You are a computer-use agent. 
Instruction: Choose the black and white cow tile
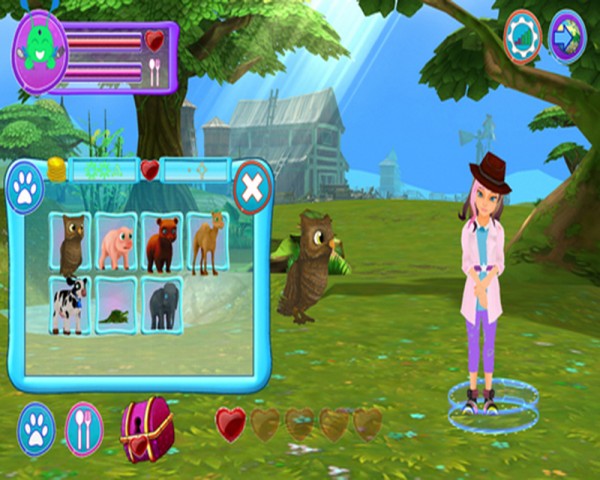coord(71,304)
